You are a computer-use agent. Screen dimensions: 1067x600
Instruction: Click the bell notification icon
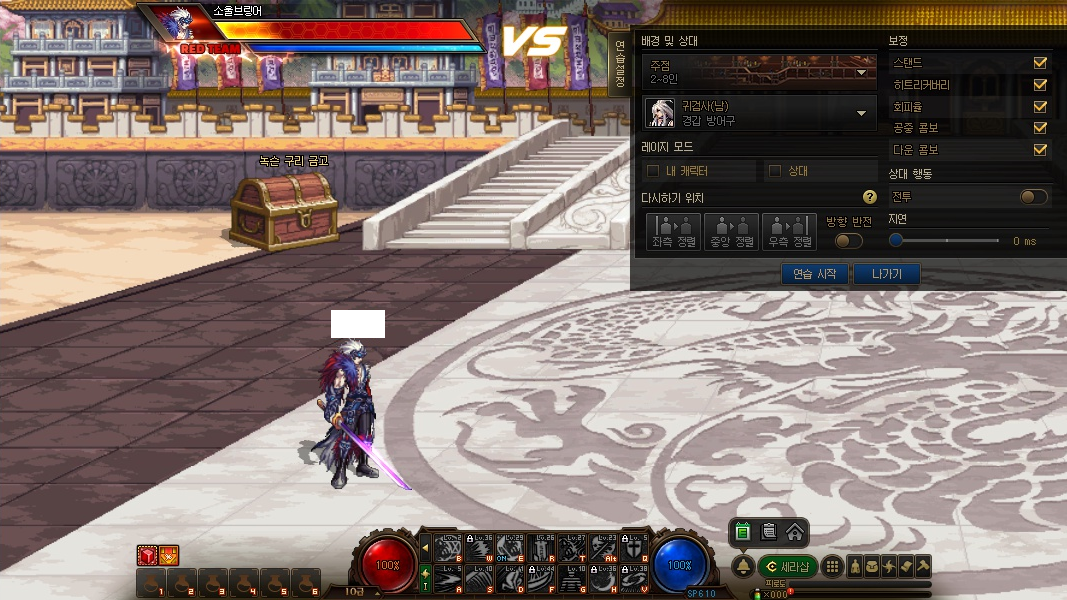click(x=743, y=567)
